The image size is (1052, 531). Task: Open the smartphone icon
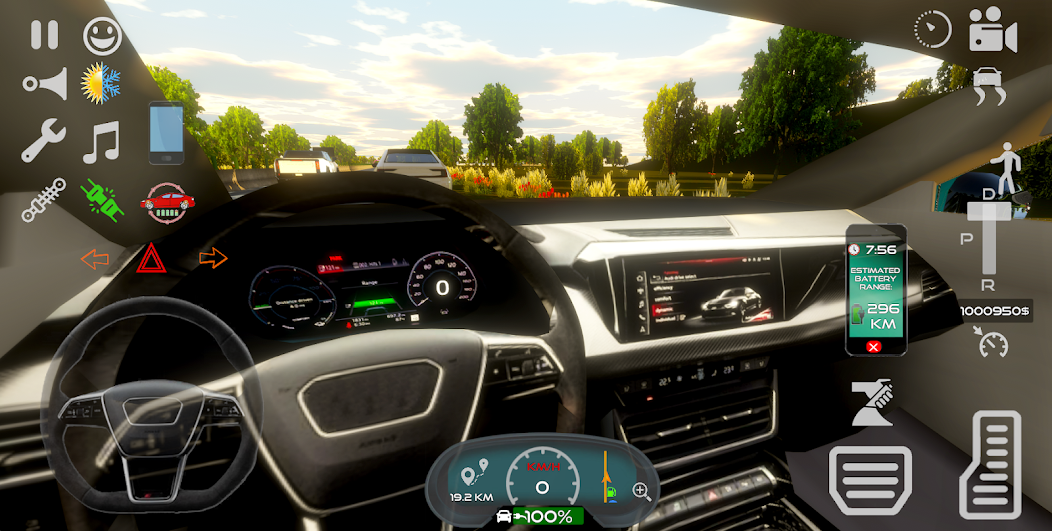[x=166, y=133]
